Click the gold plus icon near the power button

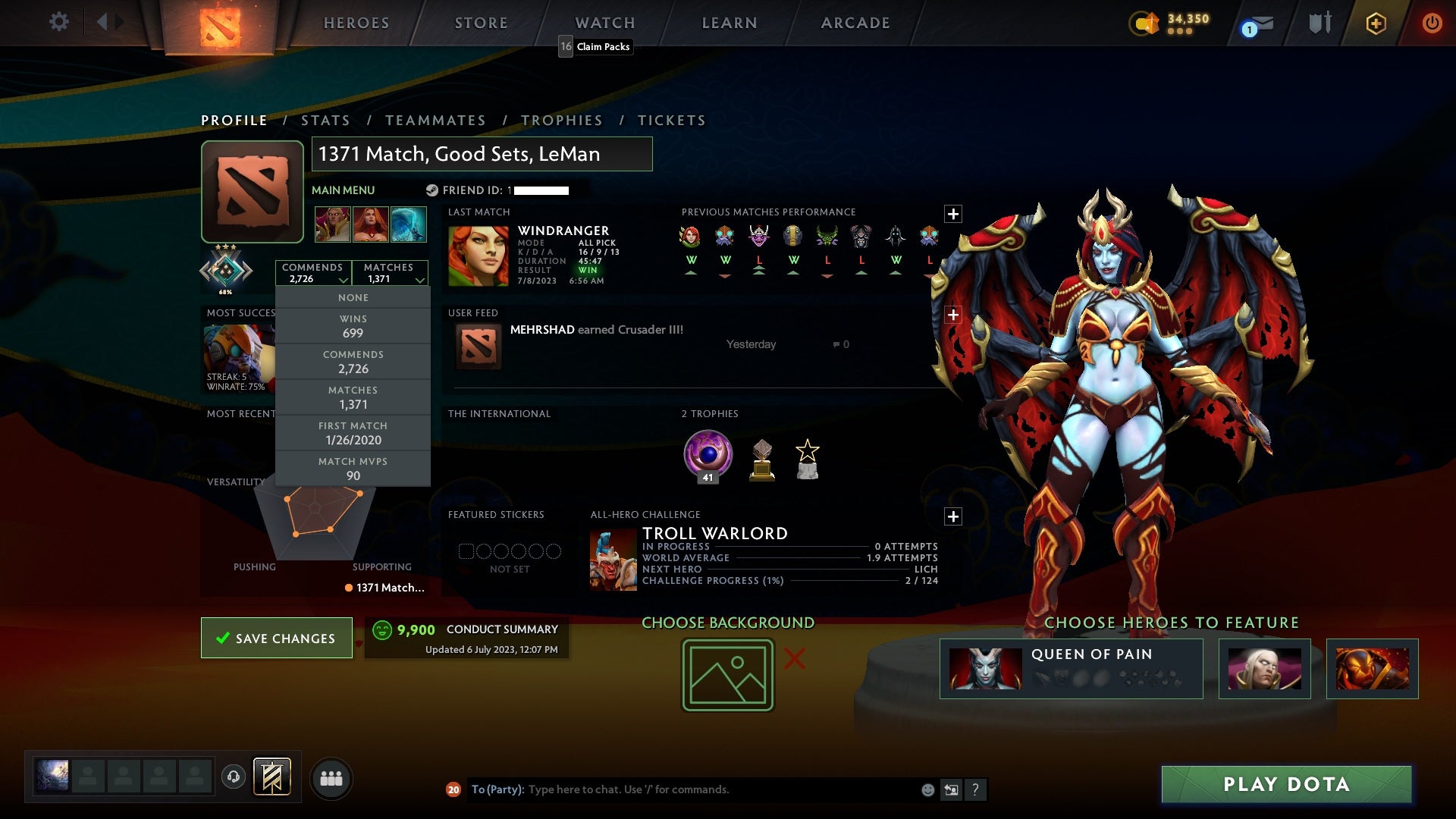[1376, 24]
